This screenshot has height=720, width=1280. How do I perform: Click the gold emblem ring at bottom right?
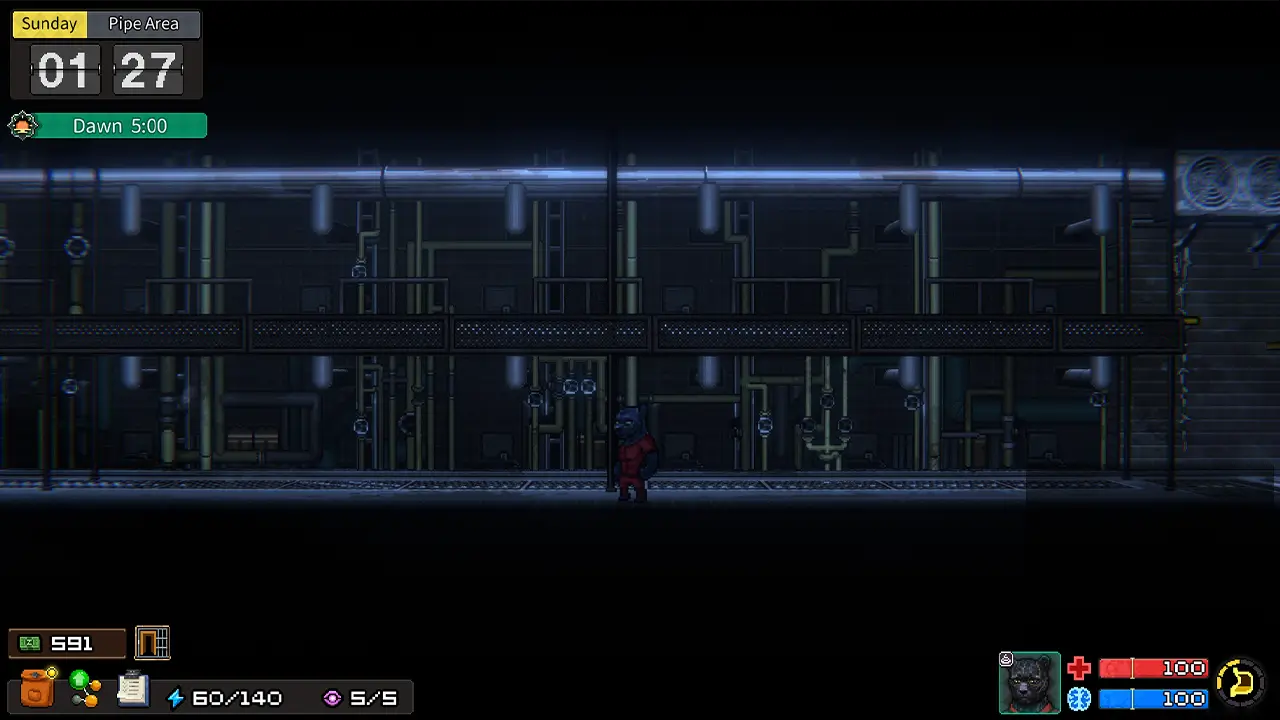tap(1239, 682)
